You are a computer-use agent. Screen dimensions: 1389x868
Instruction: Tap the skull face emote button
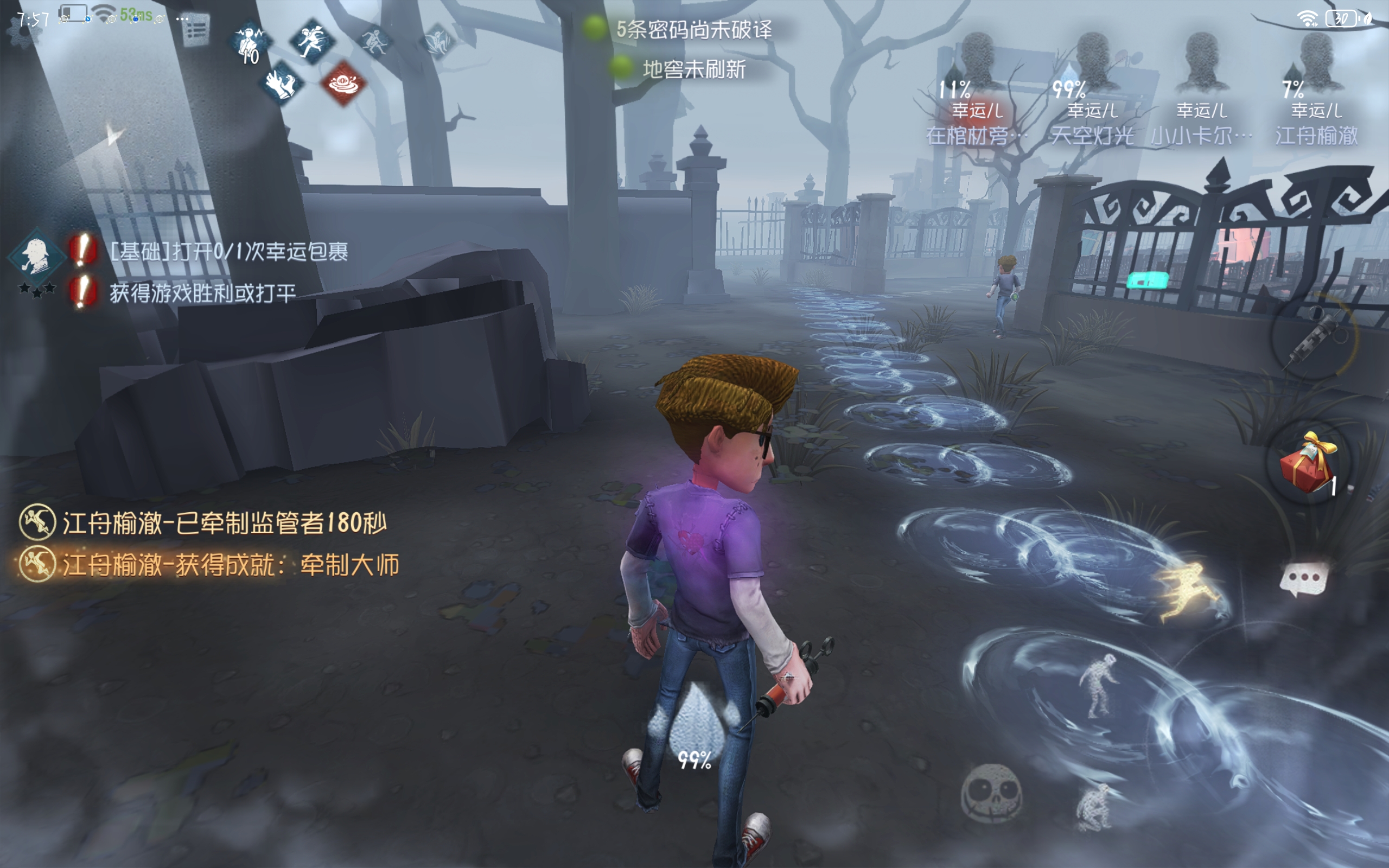click(992, 793)
